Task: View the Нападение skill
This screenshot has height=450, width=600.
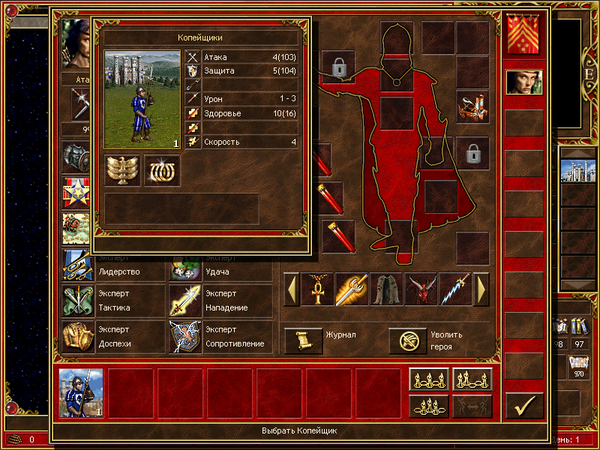Action: coord(185,300)
